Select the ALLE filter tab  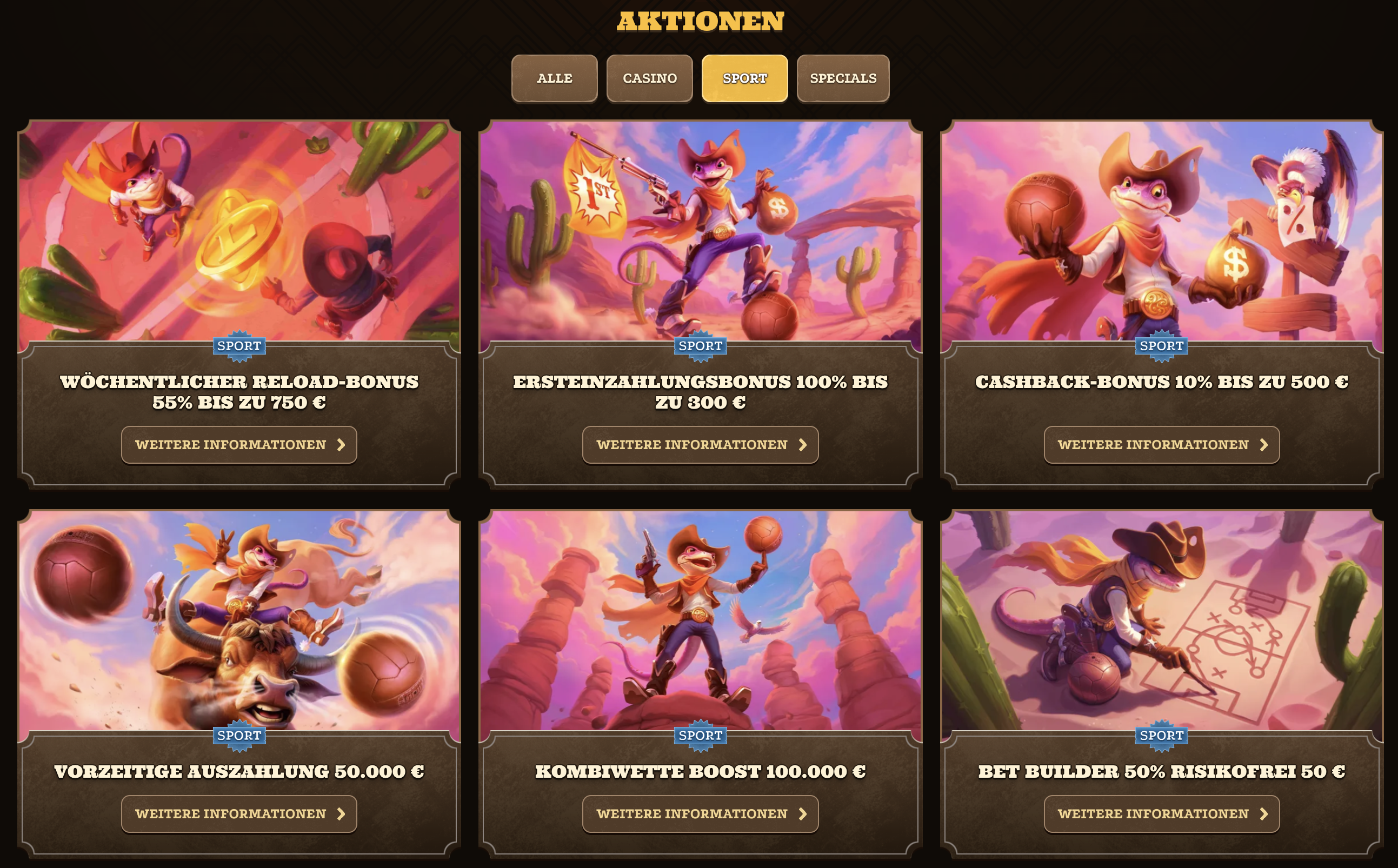pos(554,78)
